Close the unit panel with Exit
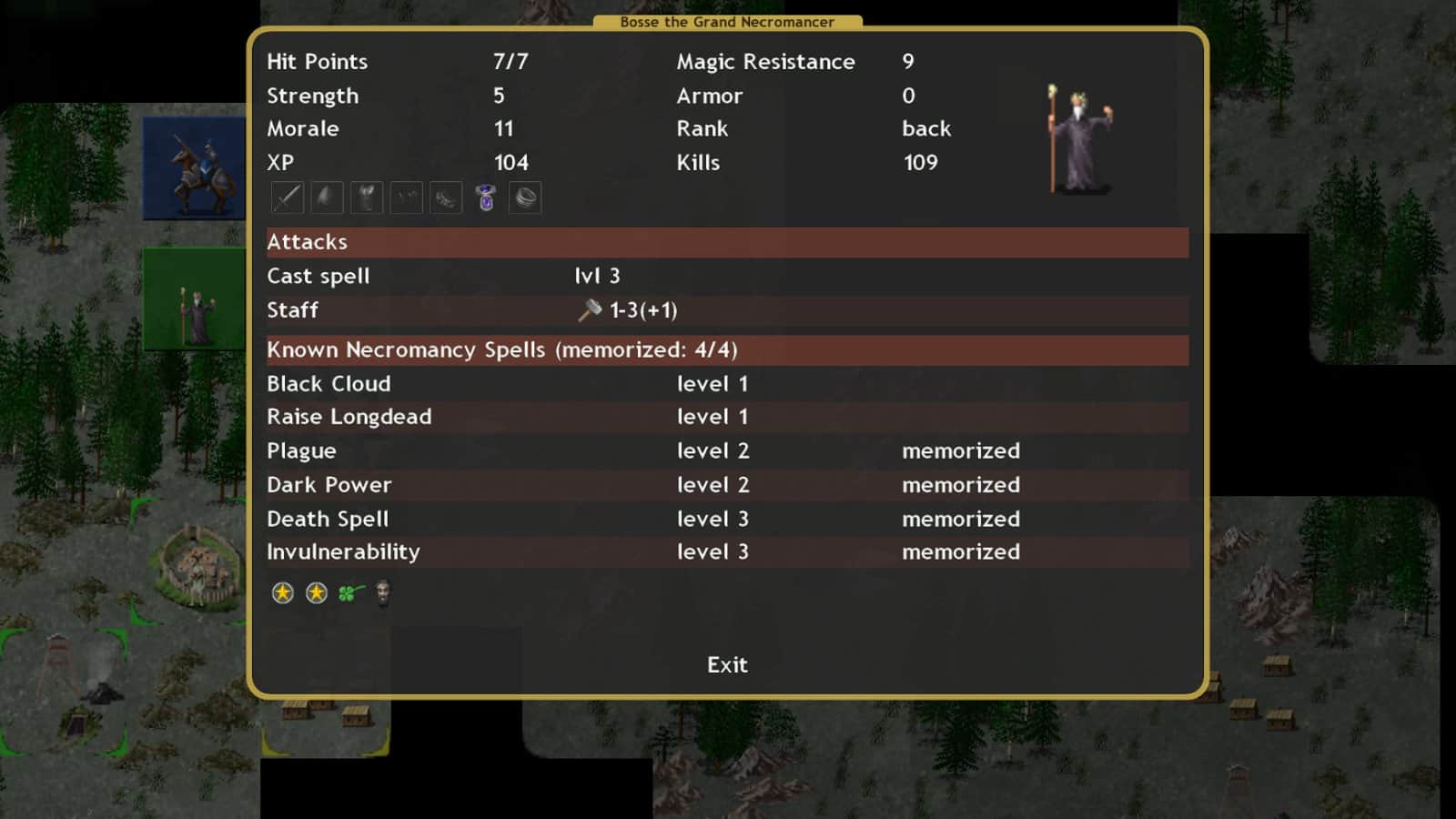Viewport: 1456px width, 819px height. click(727, 665)
